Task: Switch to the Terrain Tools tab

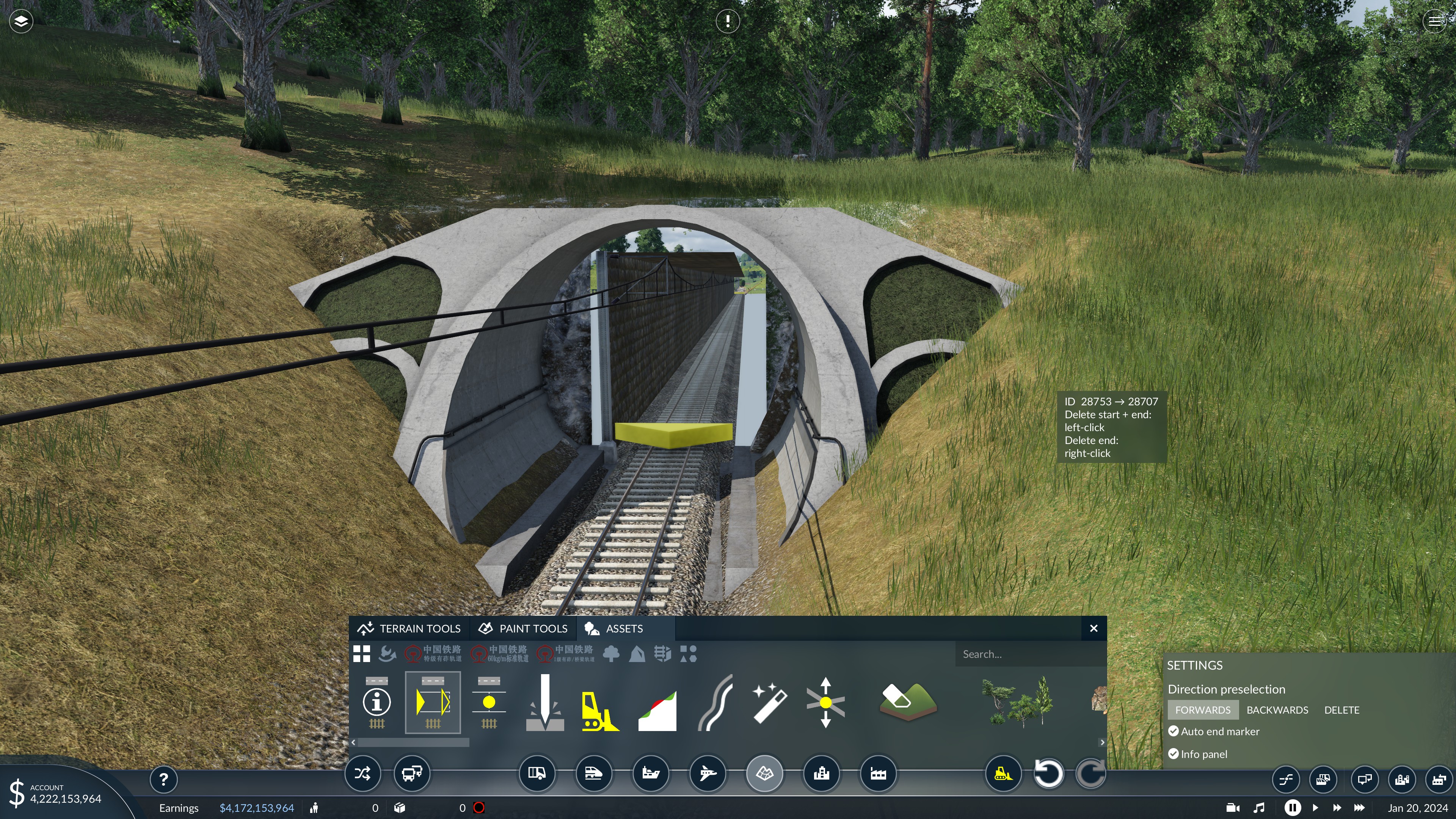Action: coord(409,629)
